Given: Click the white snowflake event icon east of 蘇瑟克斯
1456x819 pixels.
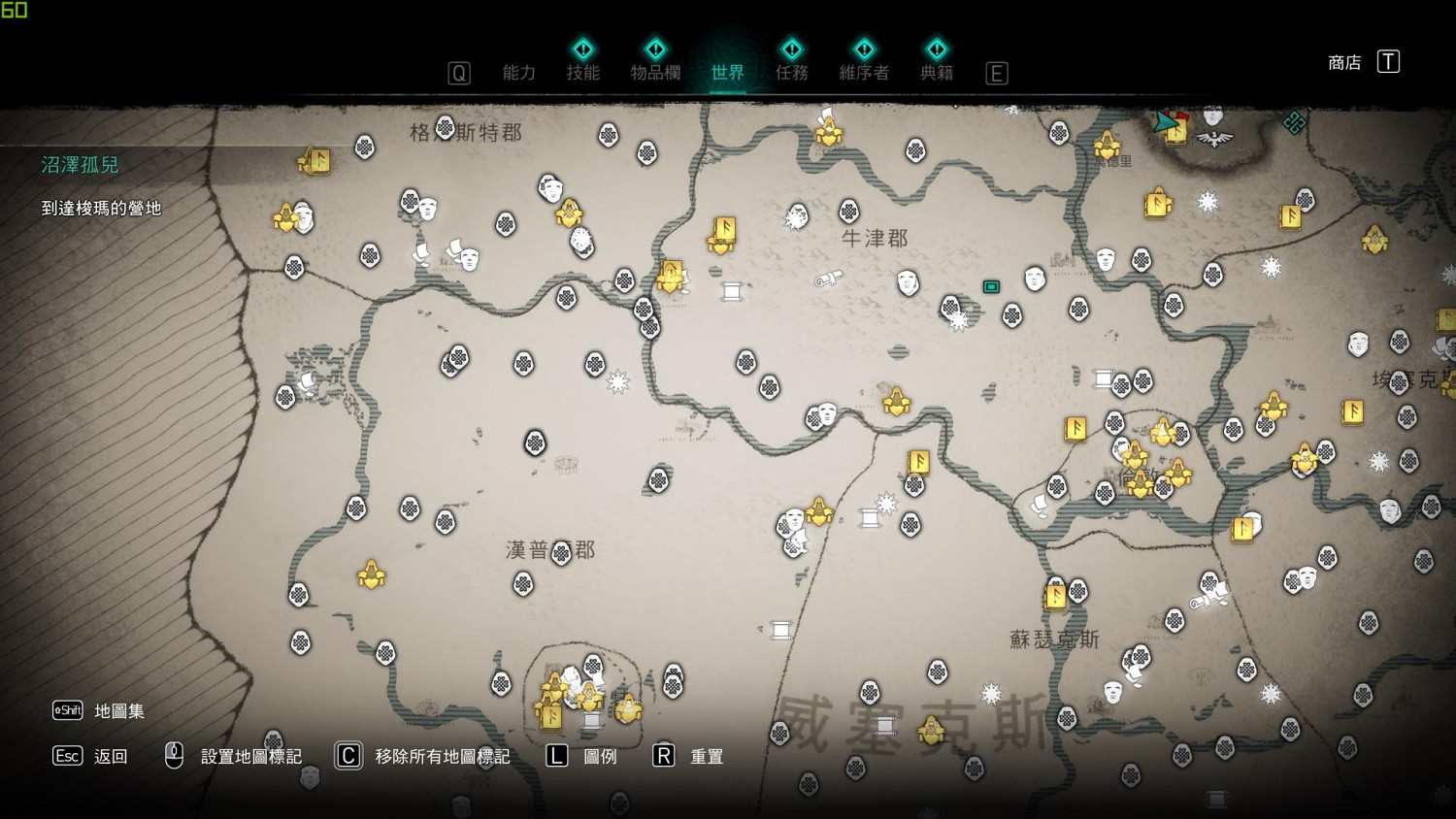Looking at the screenshot, I should pyautogui.click(x=1270, y=693).
